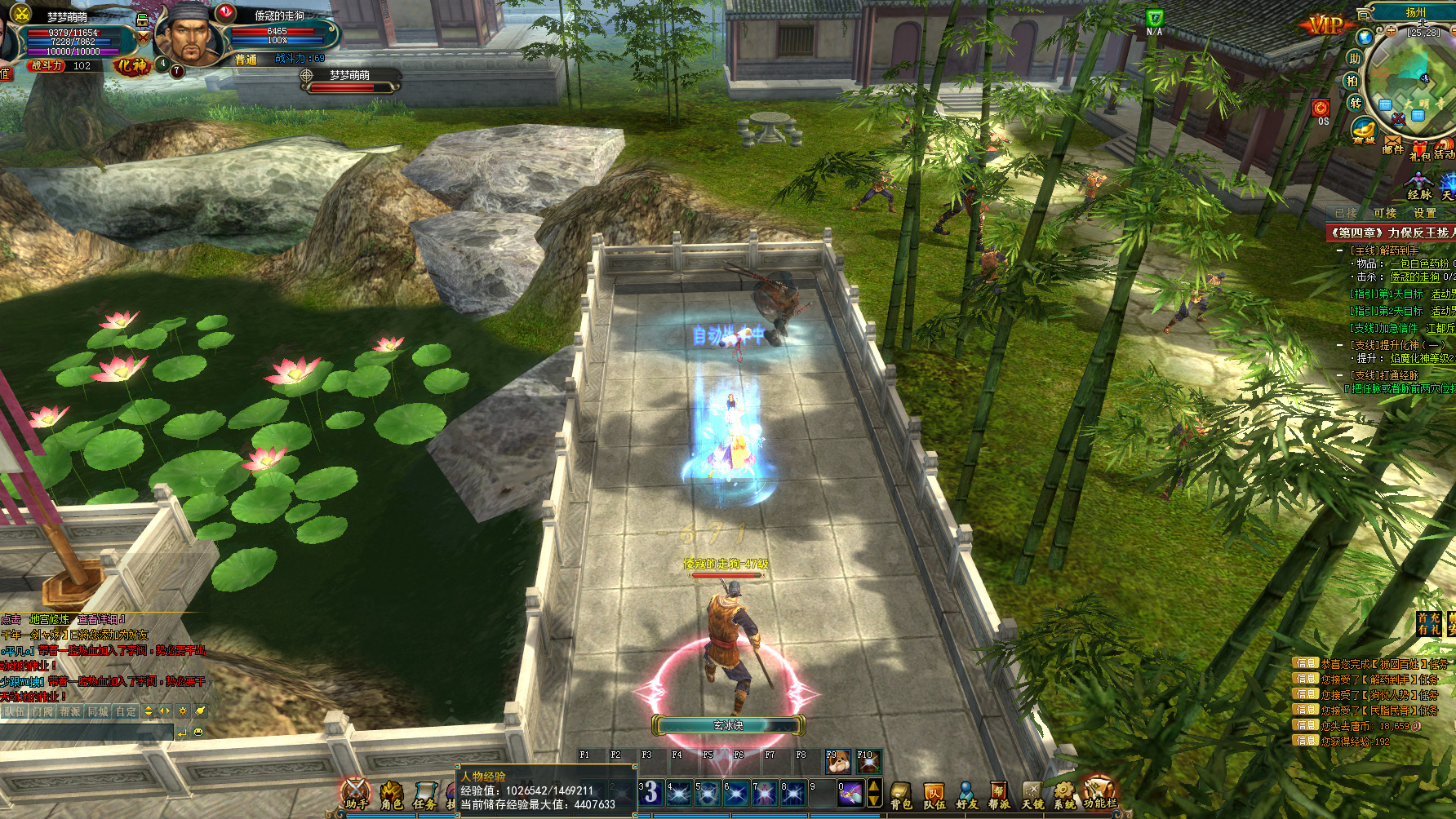1456x819 pixels.
Task: Open the chat emoji smiley picker
Action: click(x=198, y=733)
